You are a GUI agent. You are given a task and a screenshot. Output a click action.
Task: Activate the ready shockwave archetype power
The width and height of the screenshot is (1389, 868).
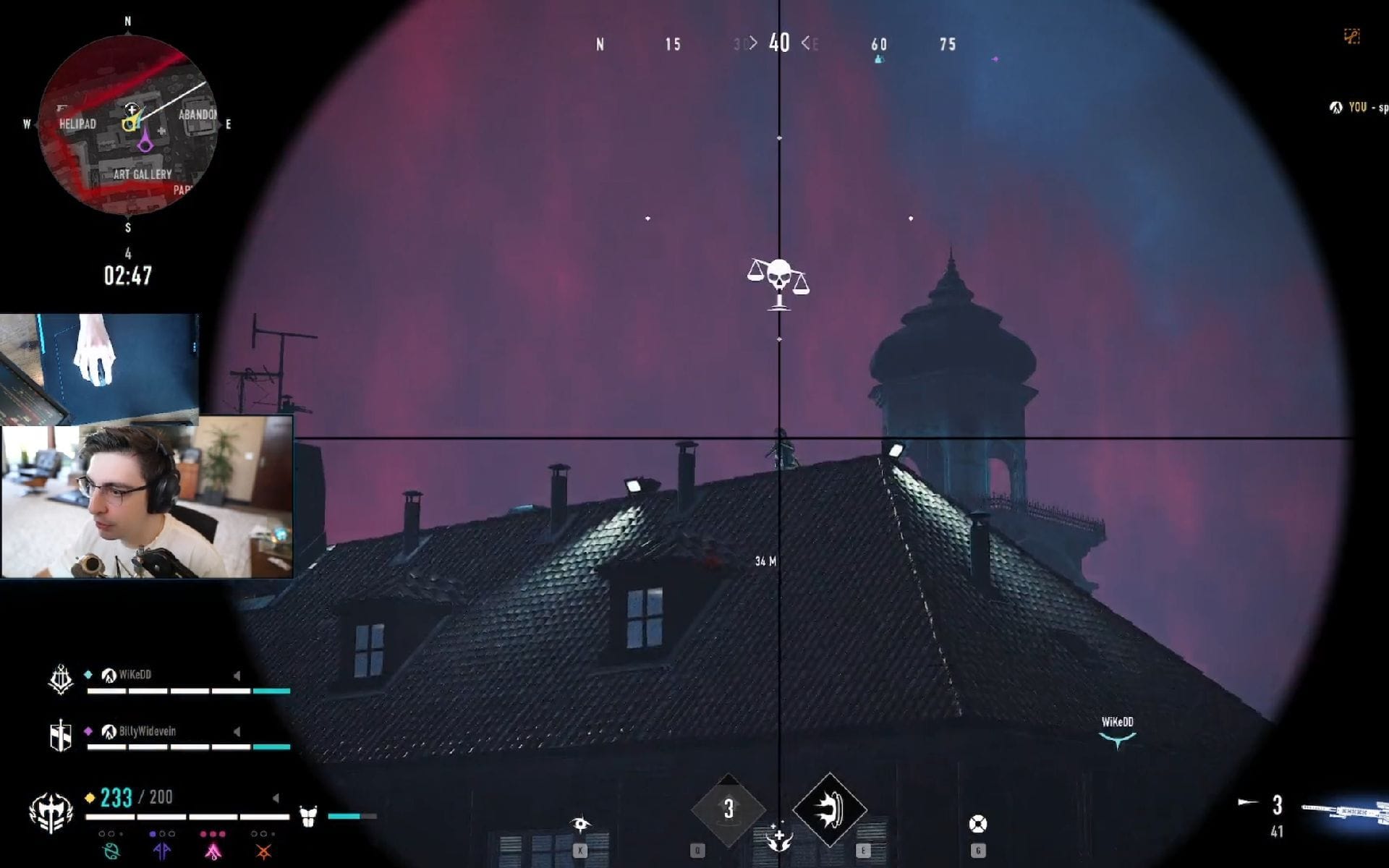[829, 809]
